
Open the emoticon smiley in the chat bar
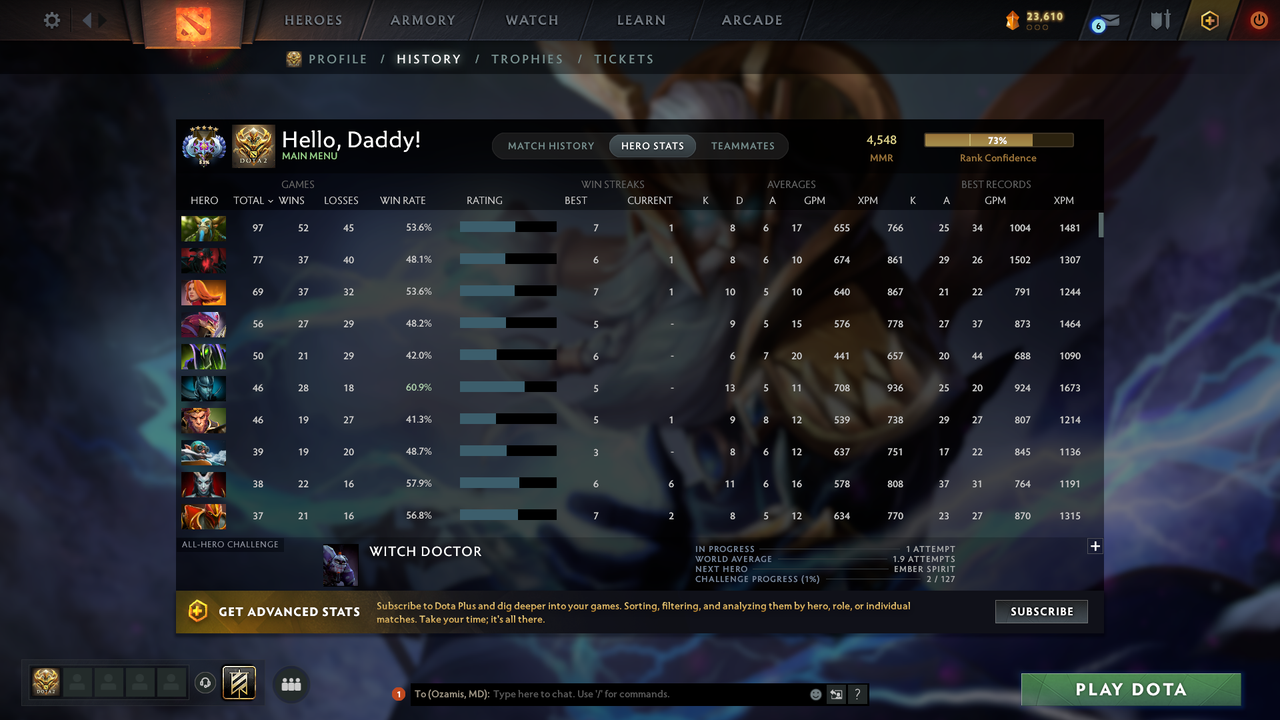[814, 694]
